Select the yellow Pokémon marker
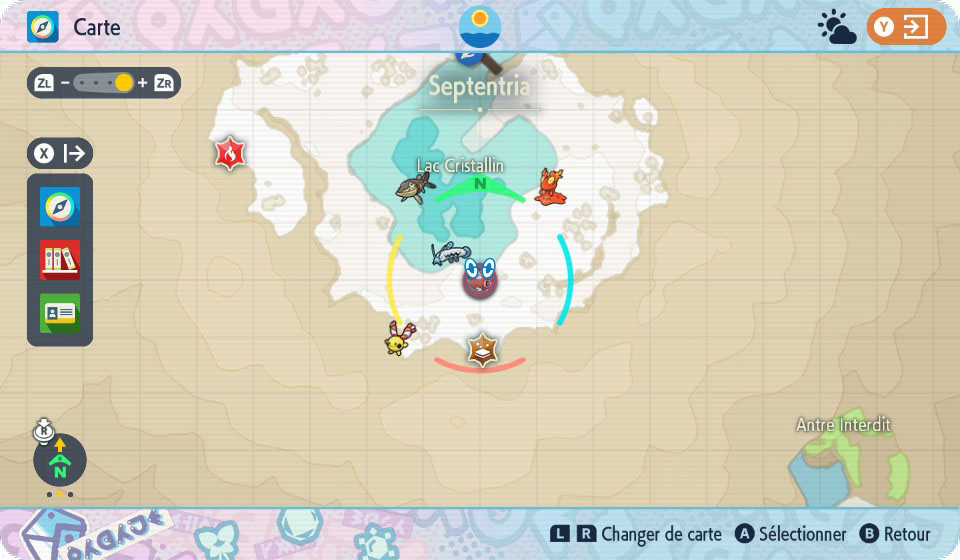The width and height of the screenshot is (960, 560). 398,339
